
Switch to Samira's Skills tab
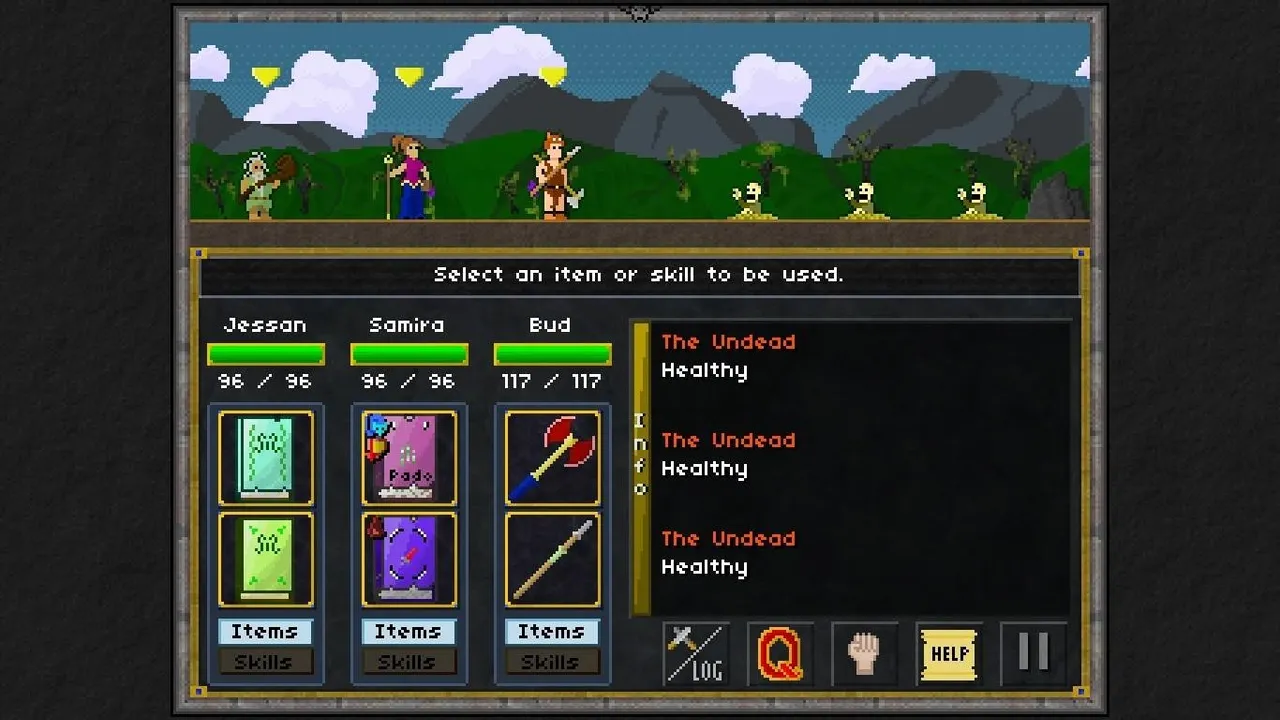408,661
